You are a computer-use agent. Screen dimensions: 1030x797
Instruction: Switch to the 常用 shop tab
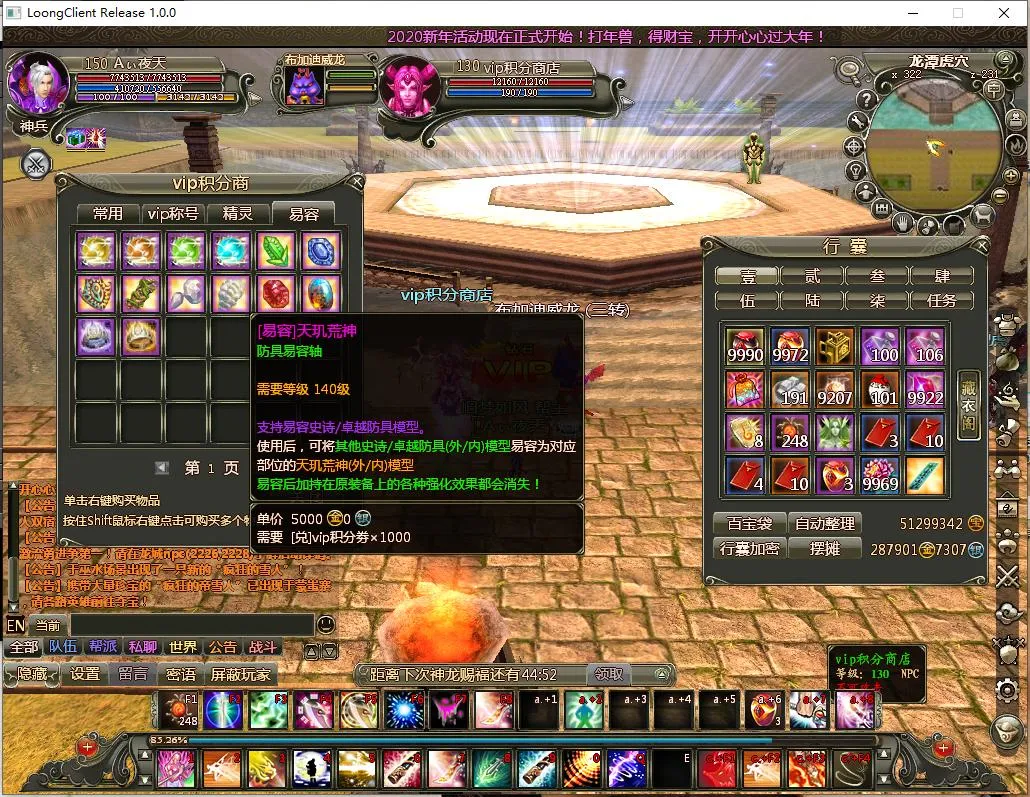pyautogui.click(x=107, y=214)
